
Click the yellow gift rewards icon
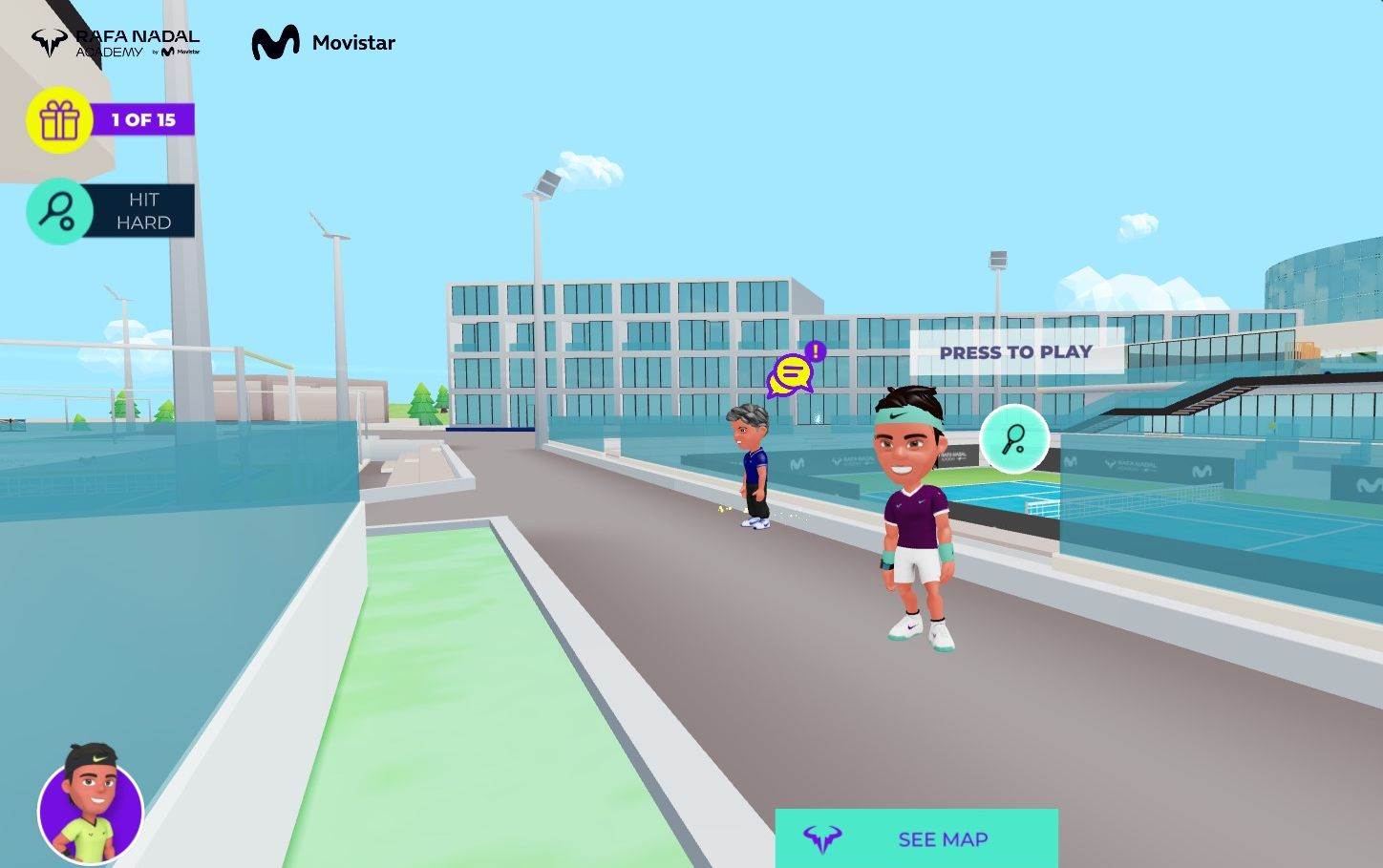pos(57,118)
